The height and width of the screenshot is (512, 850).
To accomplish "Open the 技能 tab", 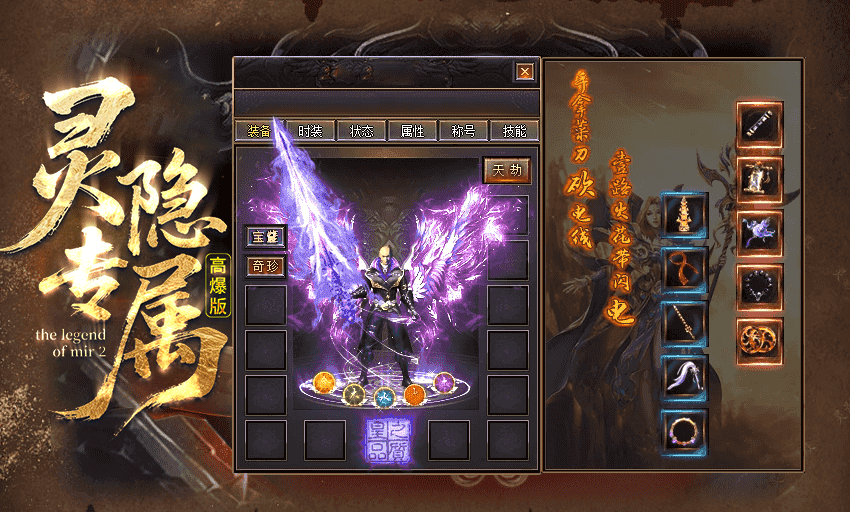I will [x=514, y=131].
